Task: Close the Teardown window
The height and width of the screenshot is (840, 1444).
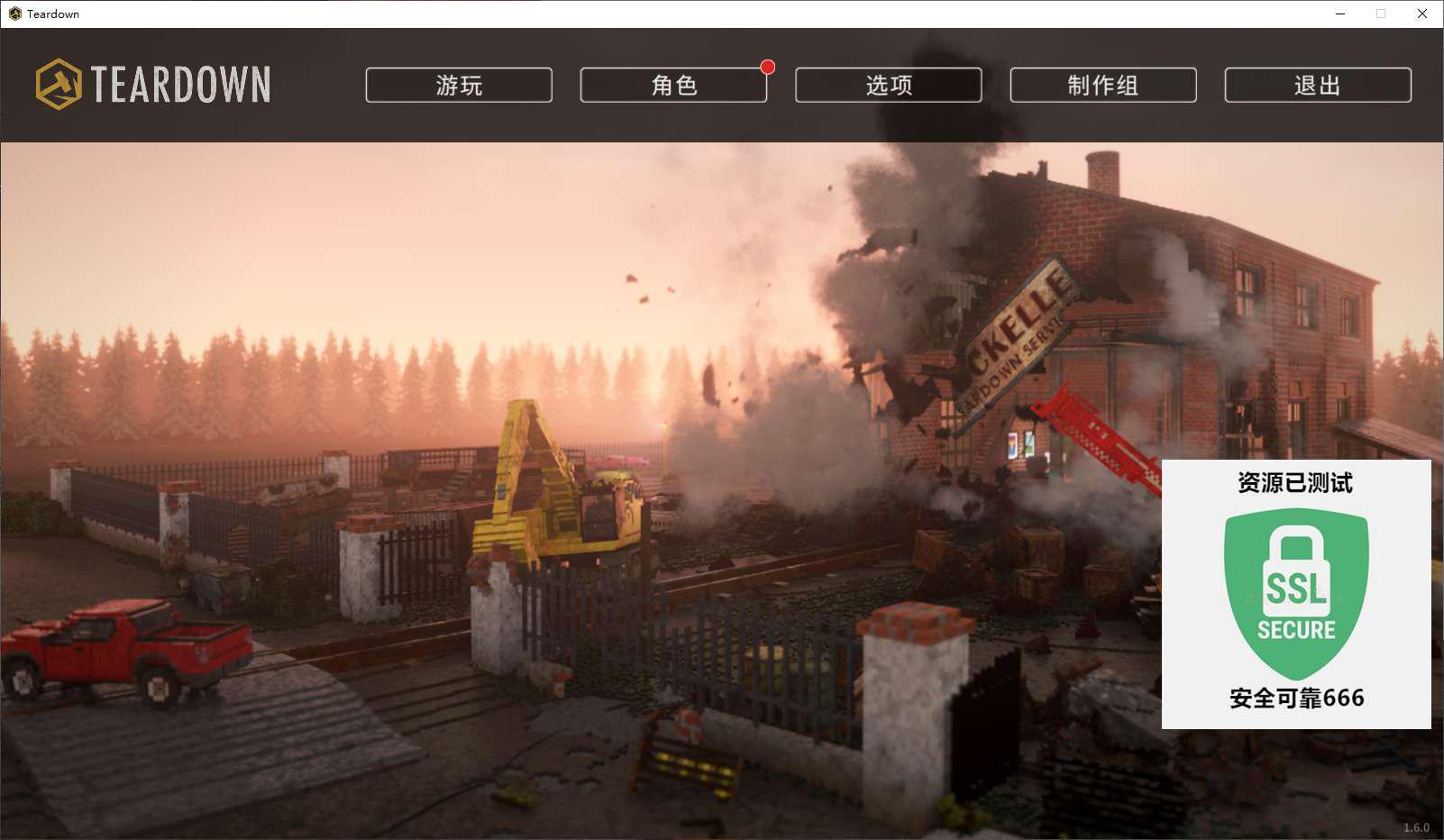Action: click(1422, 14)
